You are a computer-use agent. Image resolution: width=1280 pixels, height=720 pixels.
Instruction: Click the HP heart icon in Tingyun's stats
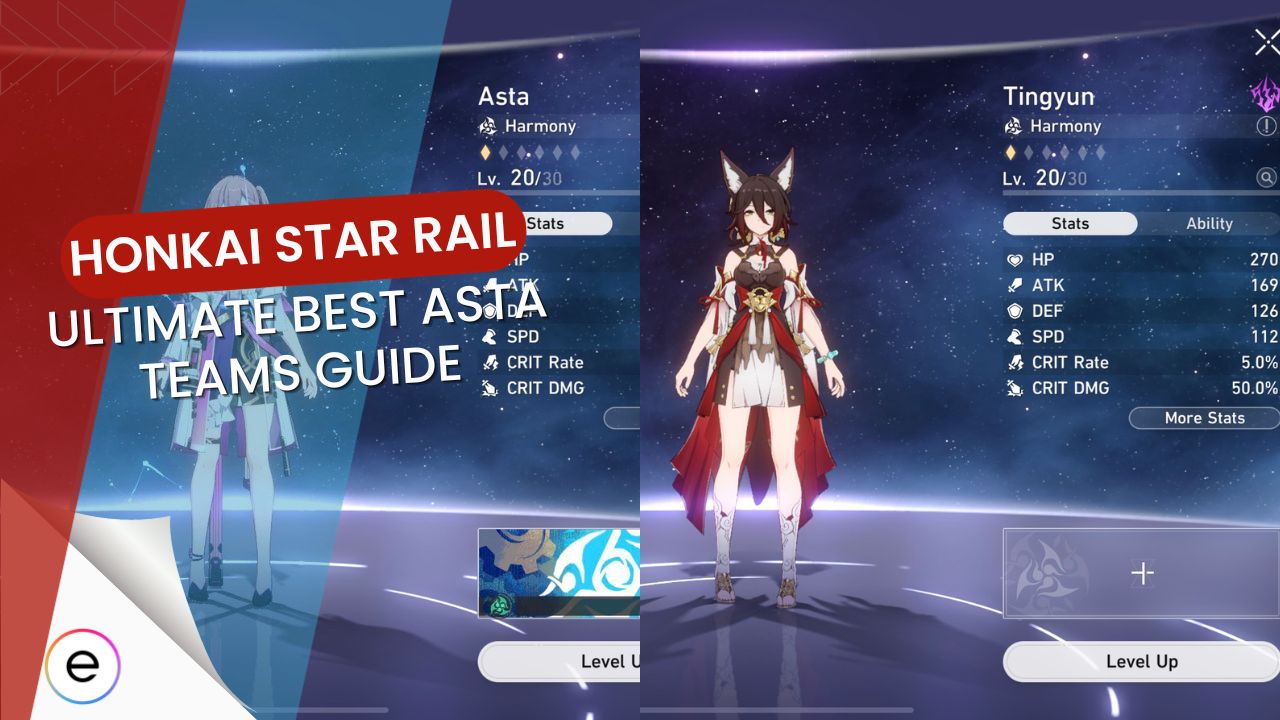[x=1017, y=259]
